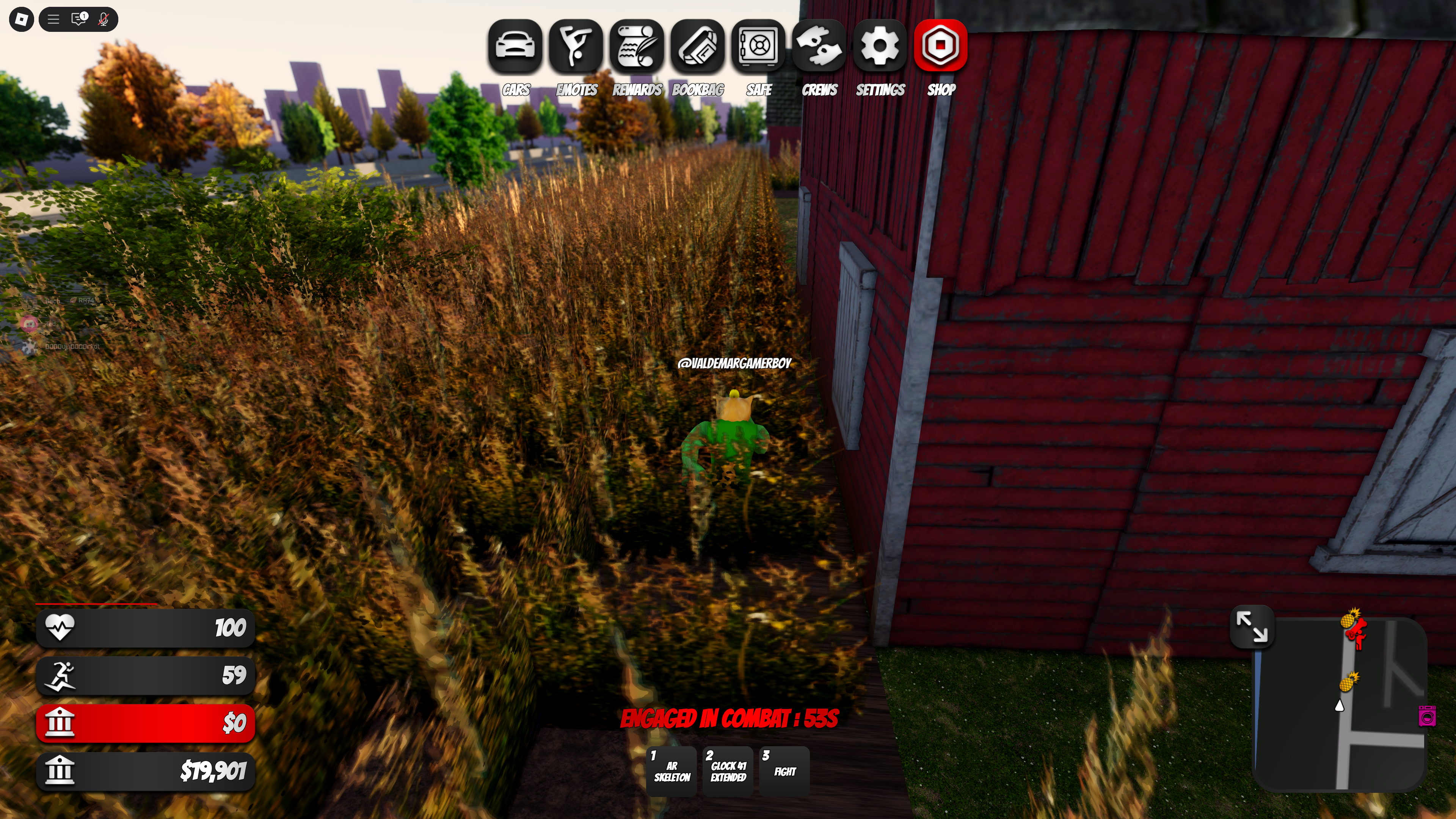1456x819 pixels.
Task: Open the red Shop button
Action: pyautogui.click(x=940, y=46)
